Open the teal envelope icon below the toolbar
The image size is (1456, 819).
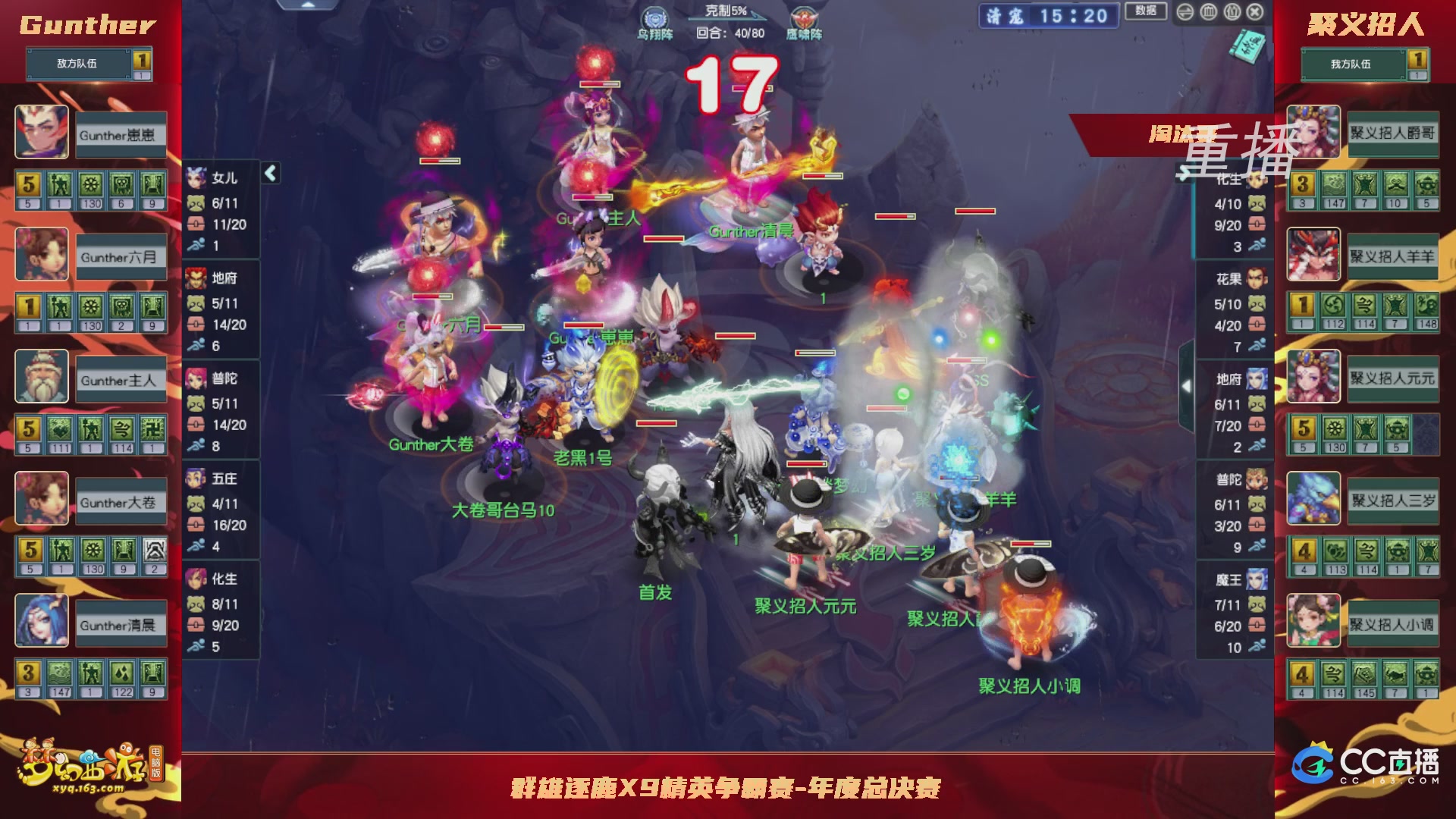[1246, 47]
